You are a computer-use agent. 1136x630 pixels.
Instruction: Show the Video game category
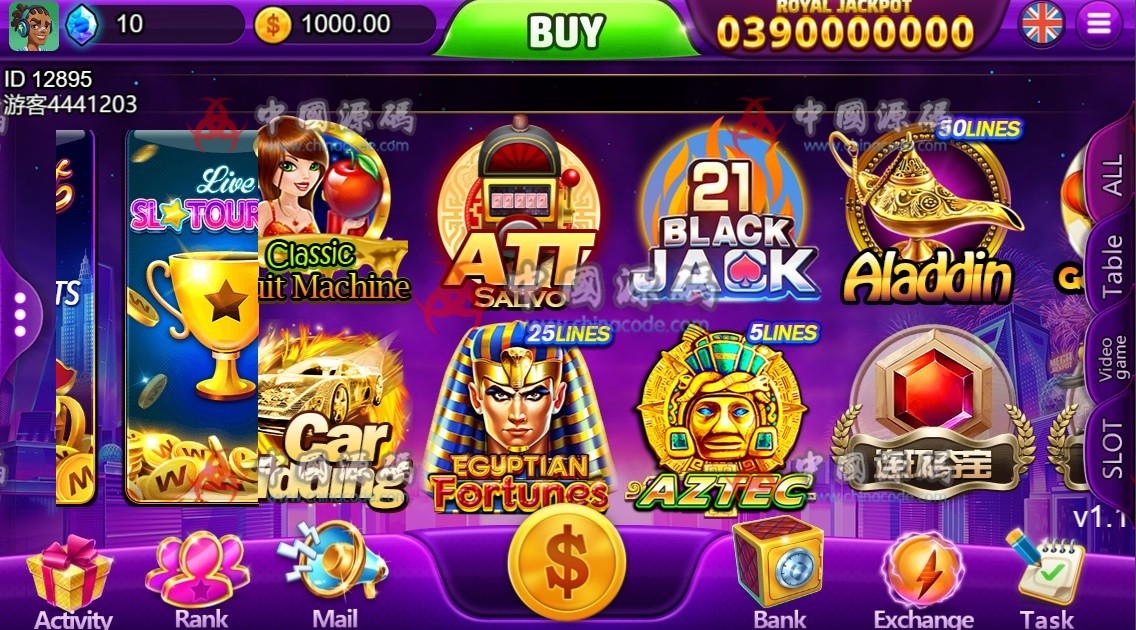coord(1111,357)
